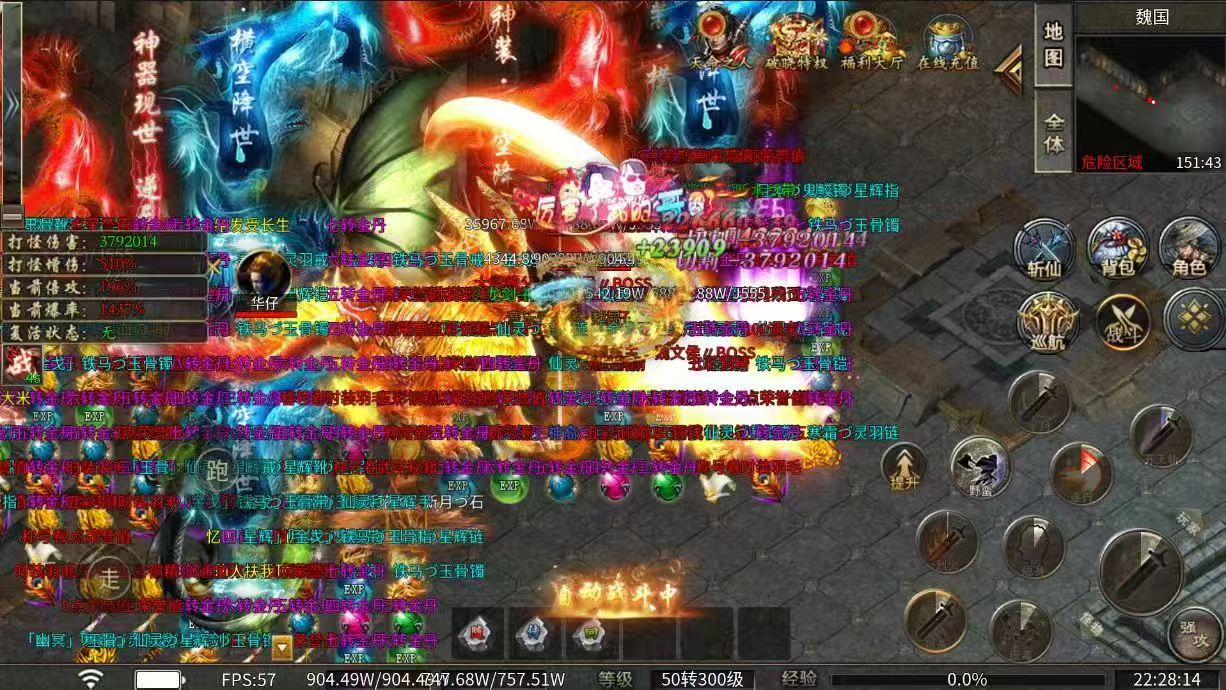This screenshot has height=690, width=1226.
Task: Switch to 走 walk movement mode
Action: (x=109, y=577)
